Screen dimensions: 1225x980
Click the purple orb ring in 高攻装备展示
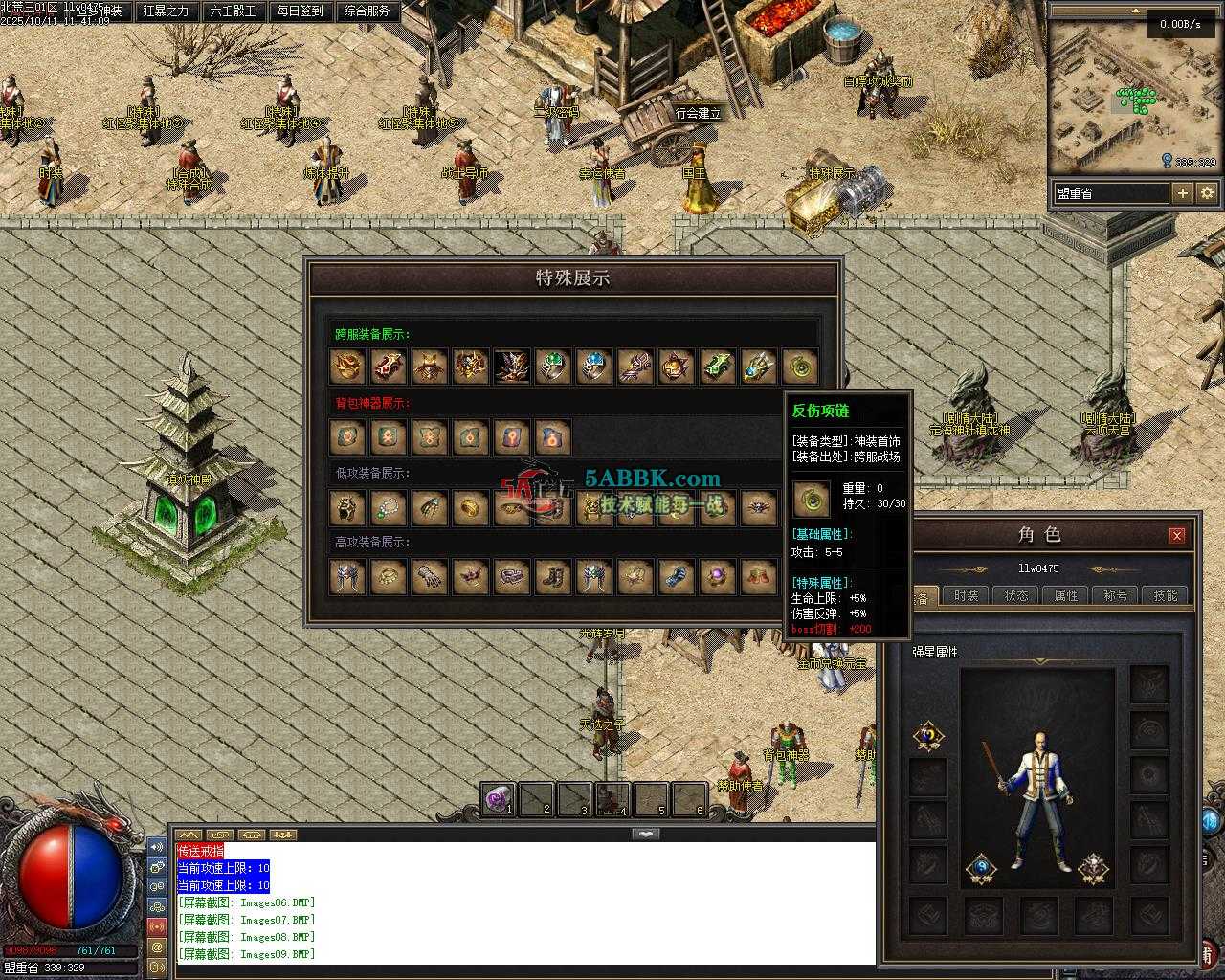(718, 577)
